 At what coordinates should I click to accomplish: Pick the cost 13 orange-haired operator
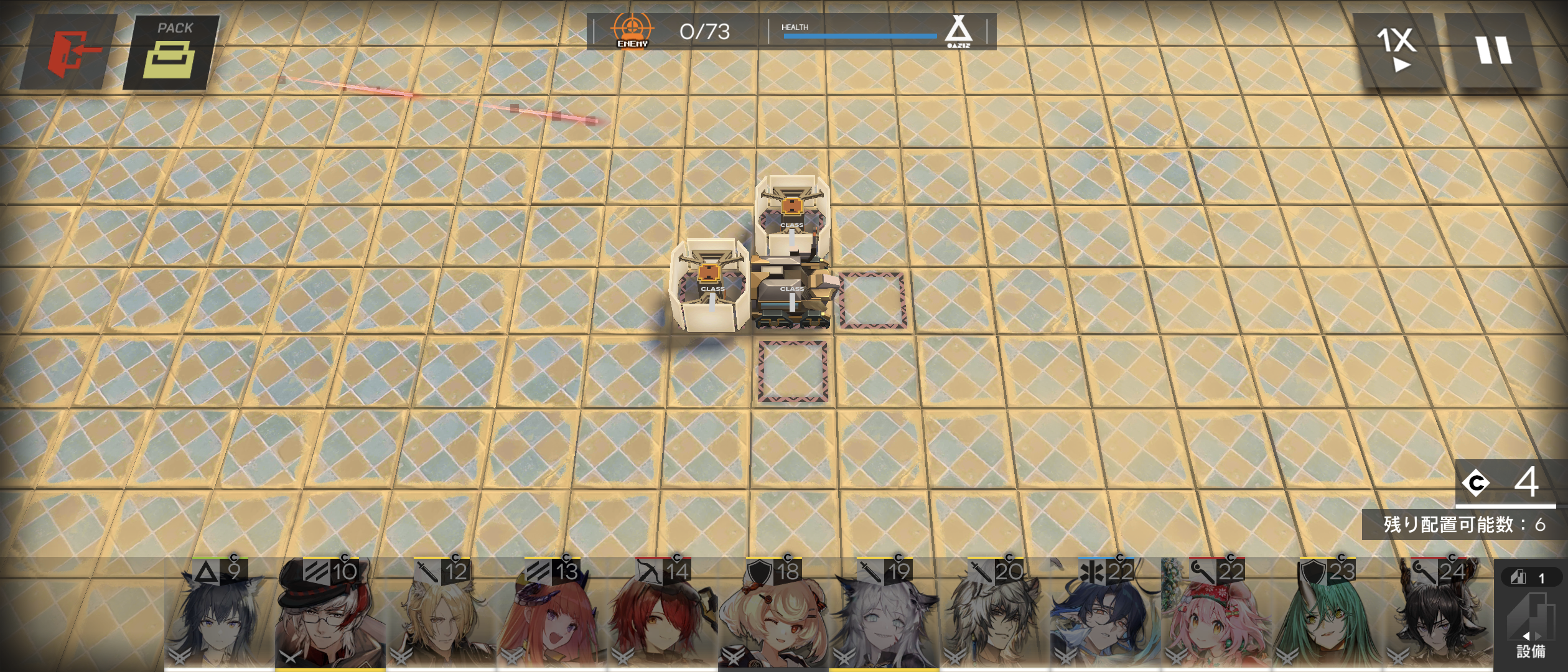[x=551, y=616]
